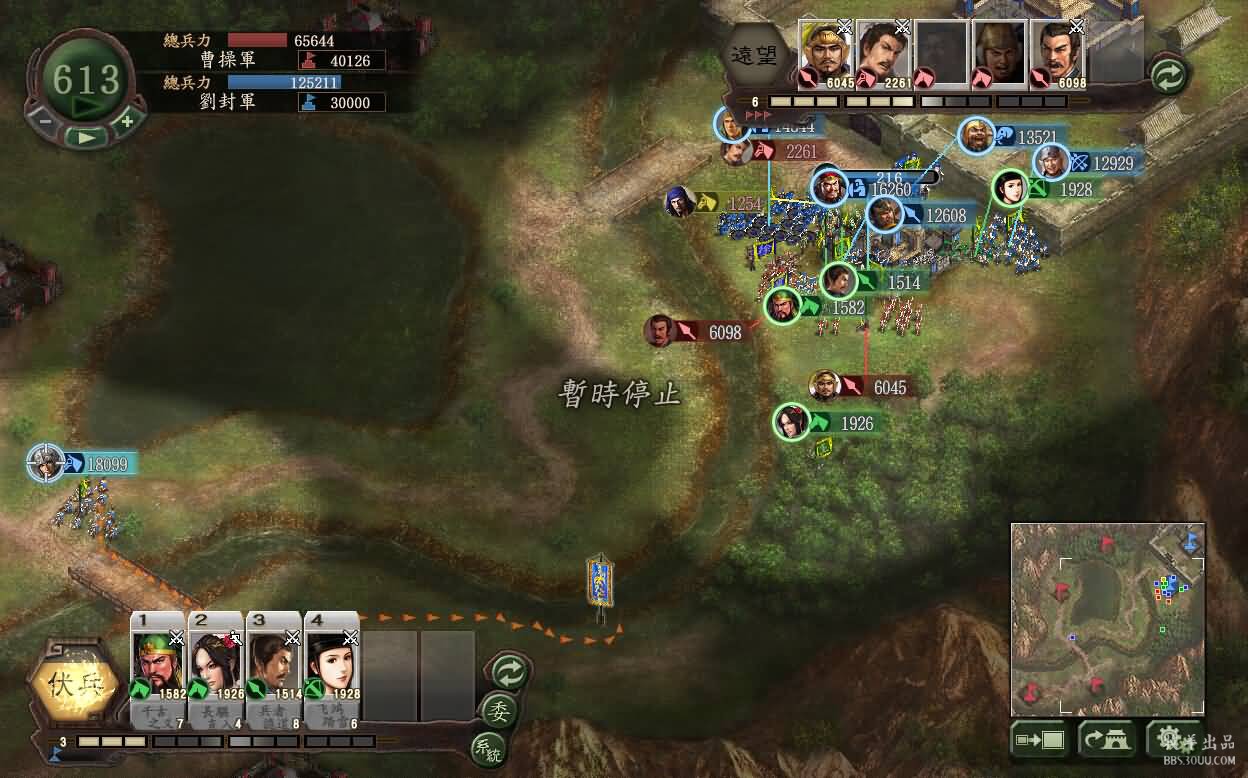Screen dimensions: 1248x778
Task: Resume the paused battle with the play button
Action: [x=88, y=137]
